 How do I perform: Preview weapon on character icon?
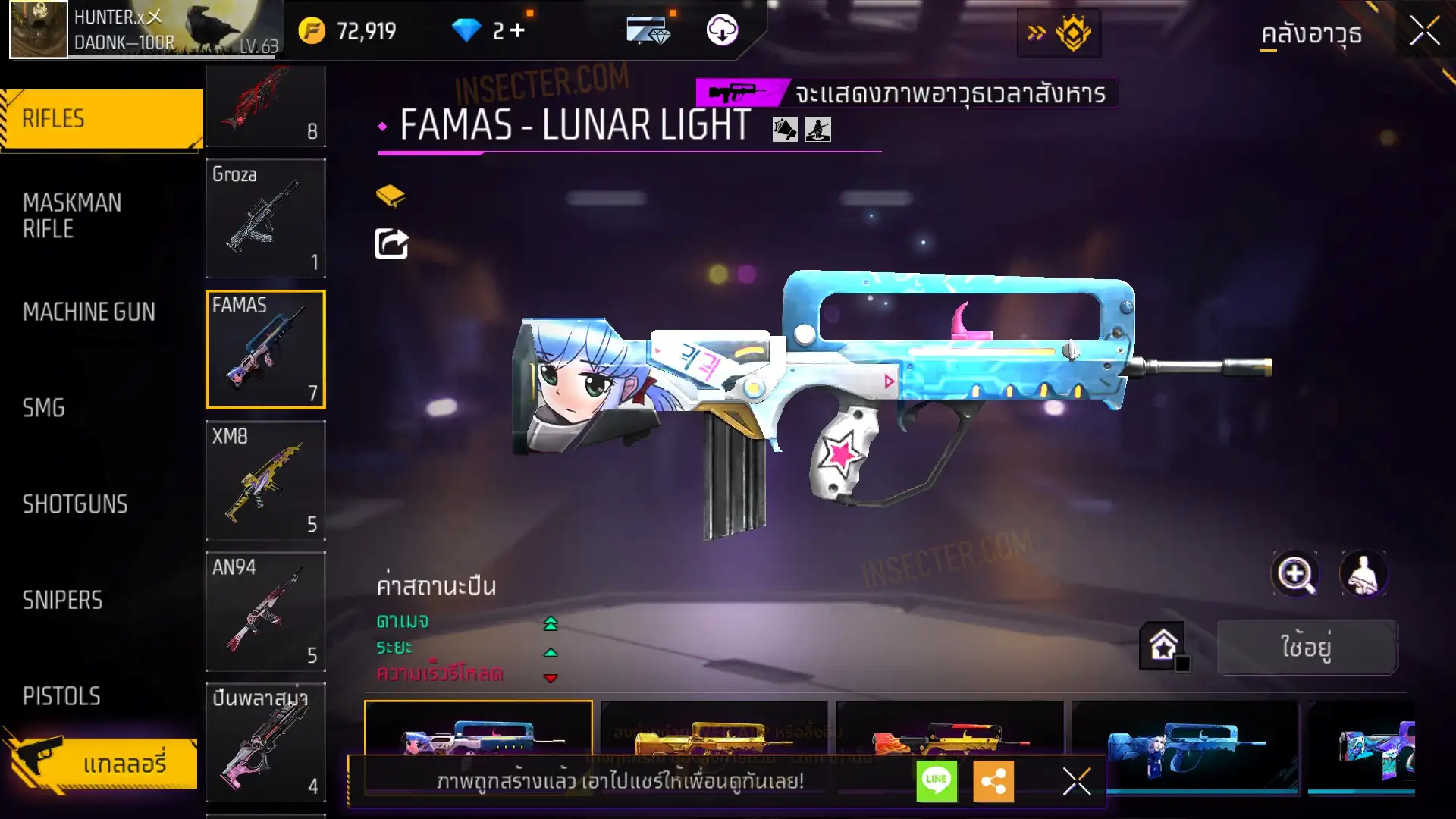1363,574
